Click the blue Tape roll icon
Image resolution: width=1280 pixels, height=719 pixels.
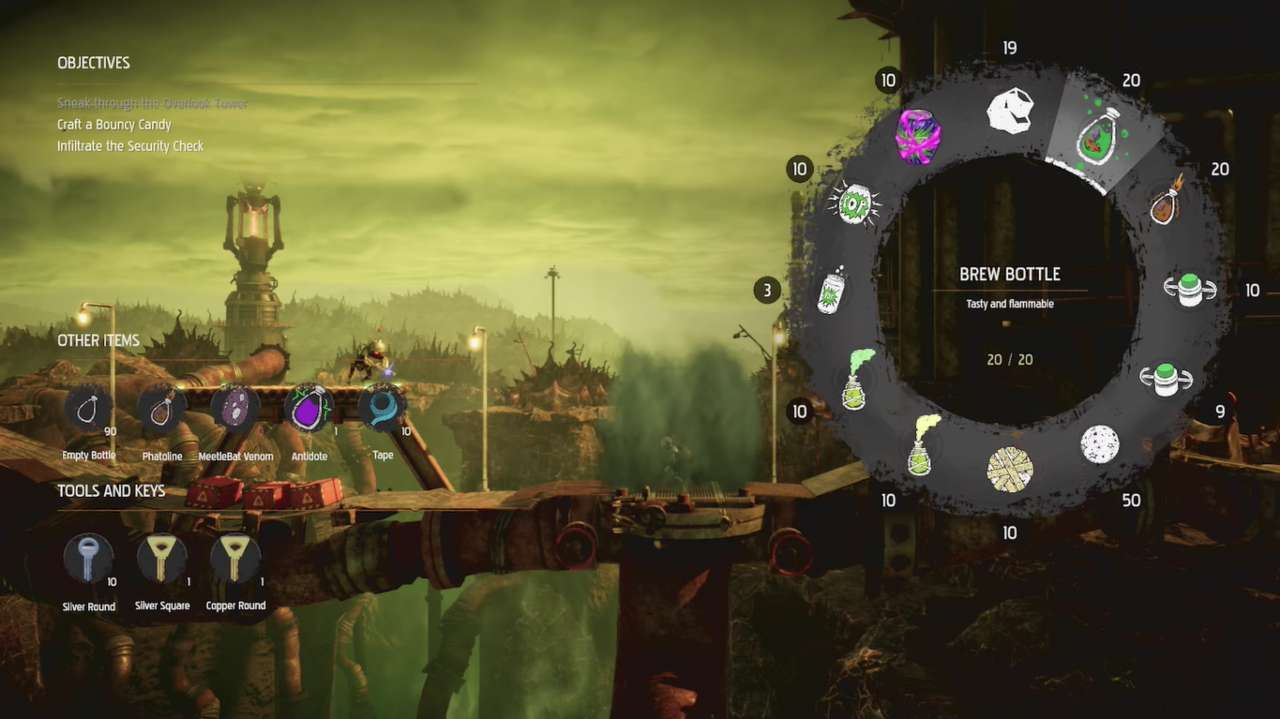click(382, 408)
